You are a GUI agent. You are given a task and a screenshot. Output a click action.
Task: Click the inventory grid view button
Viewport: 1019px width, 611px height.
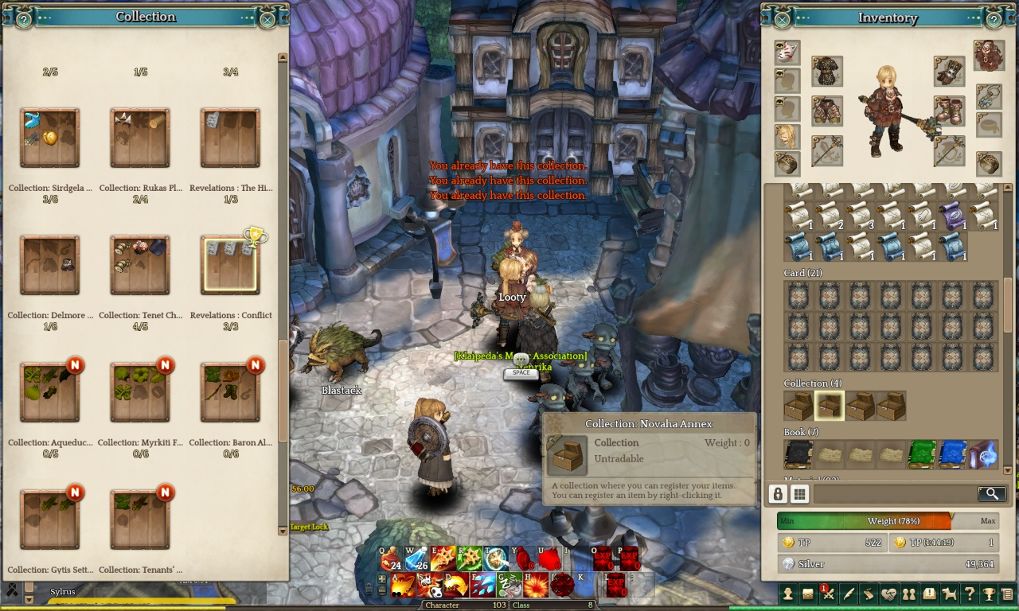[800, 493]
